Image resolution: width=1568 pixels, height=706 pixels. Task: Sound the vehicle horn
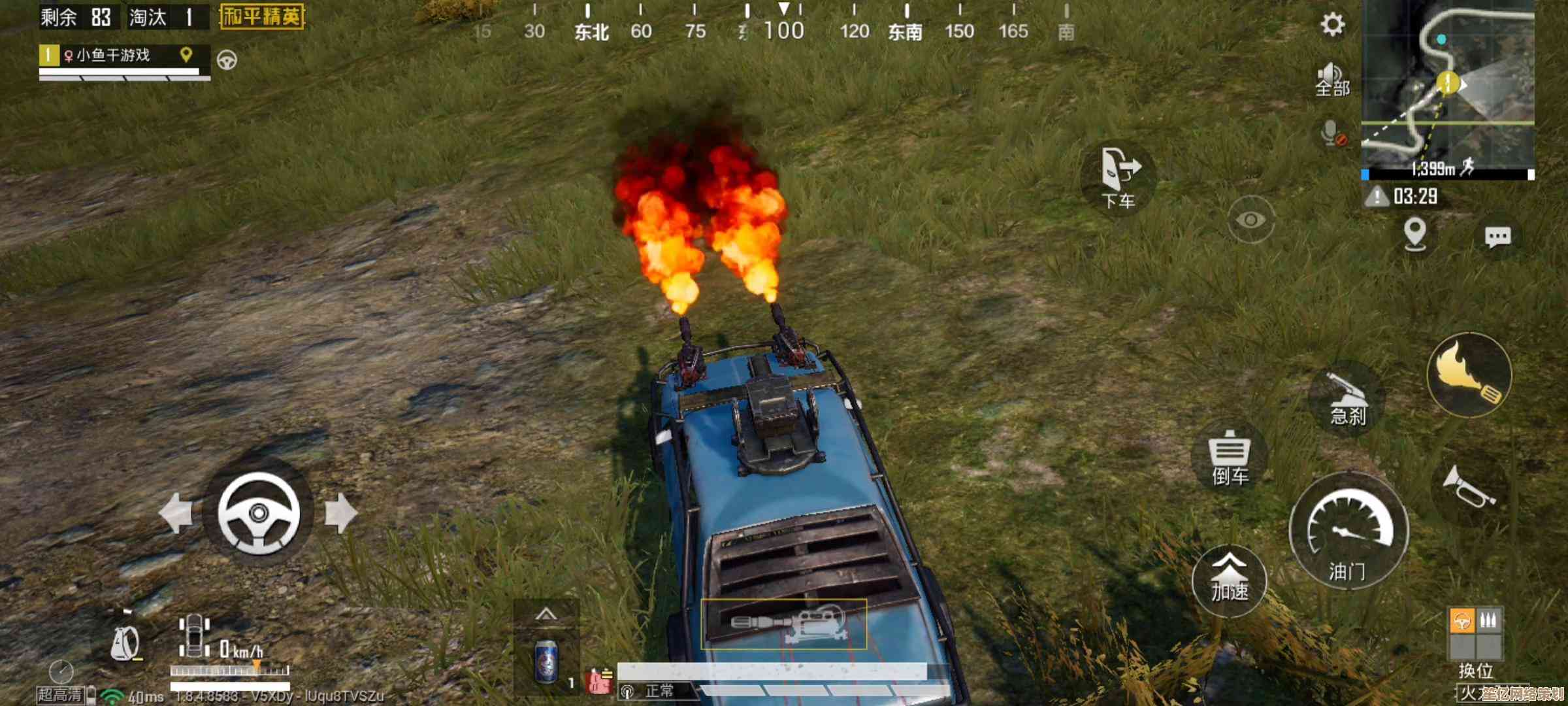tap(1468, 487)
